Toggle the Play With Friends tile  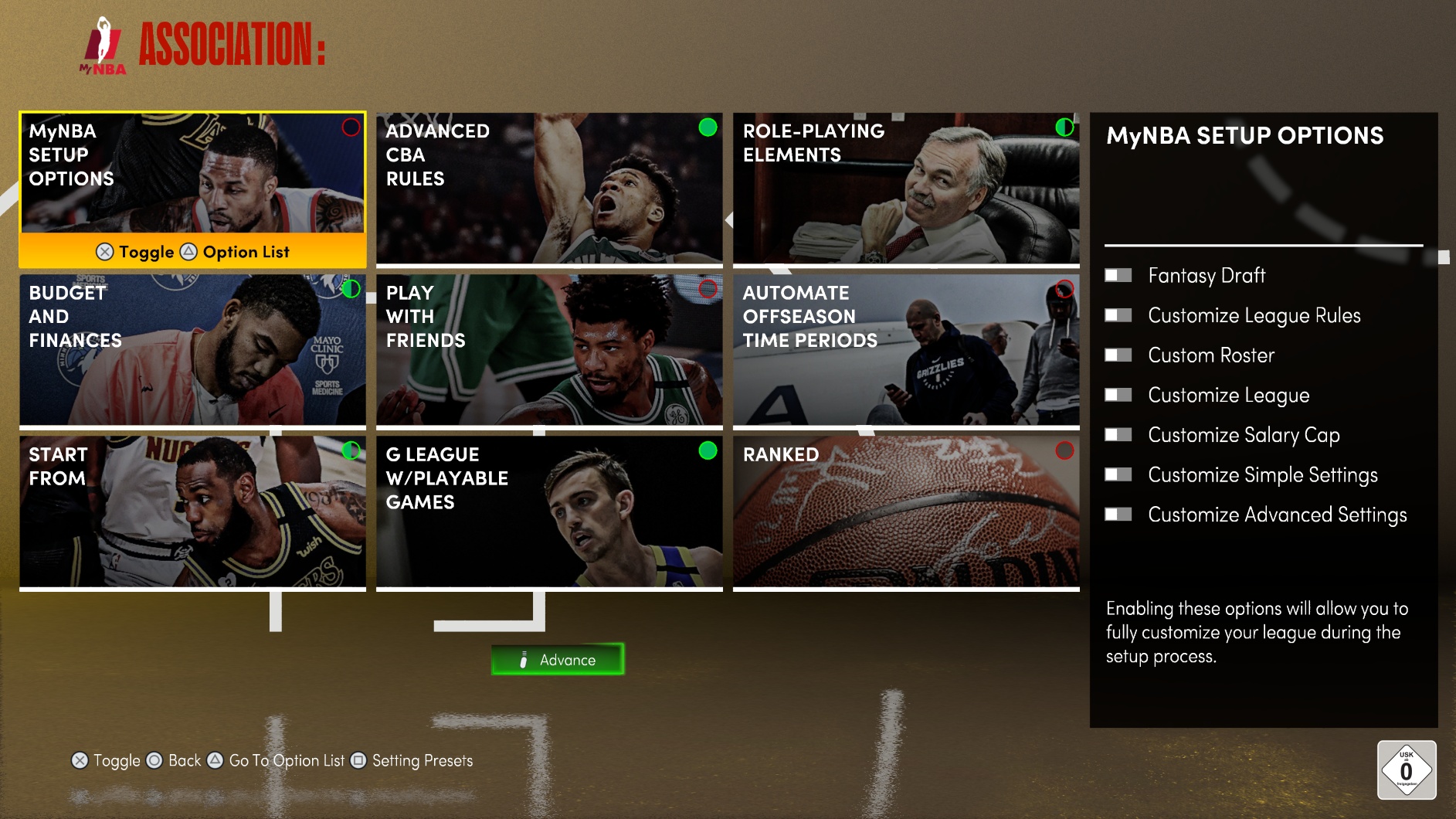(549, 350)
